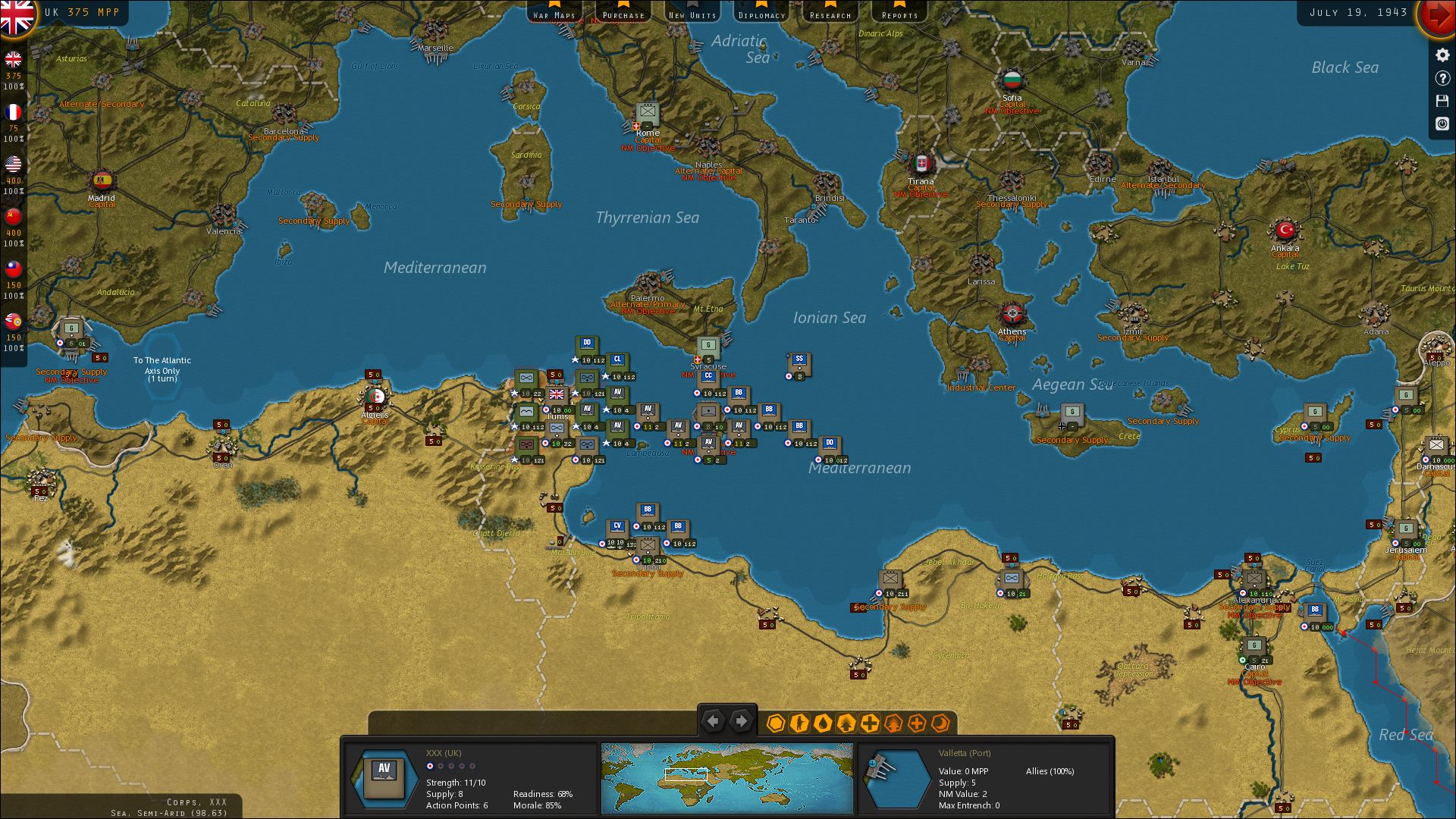The image size is (1456, 819).
Task: Select the upgrade unit icon in unit toolbar
Action: [846, 724]
